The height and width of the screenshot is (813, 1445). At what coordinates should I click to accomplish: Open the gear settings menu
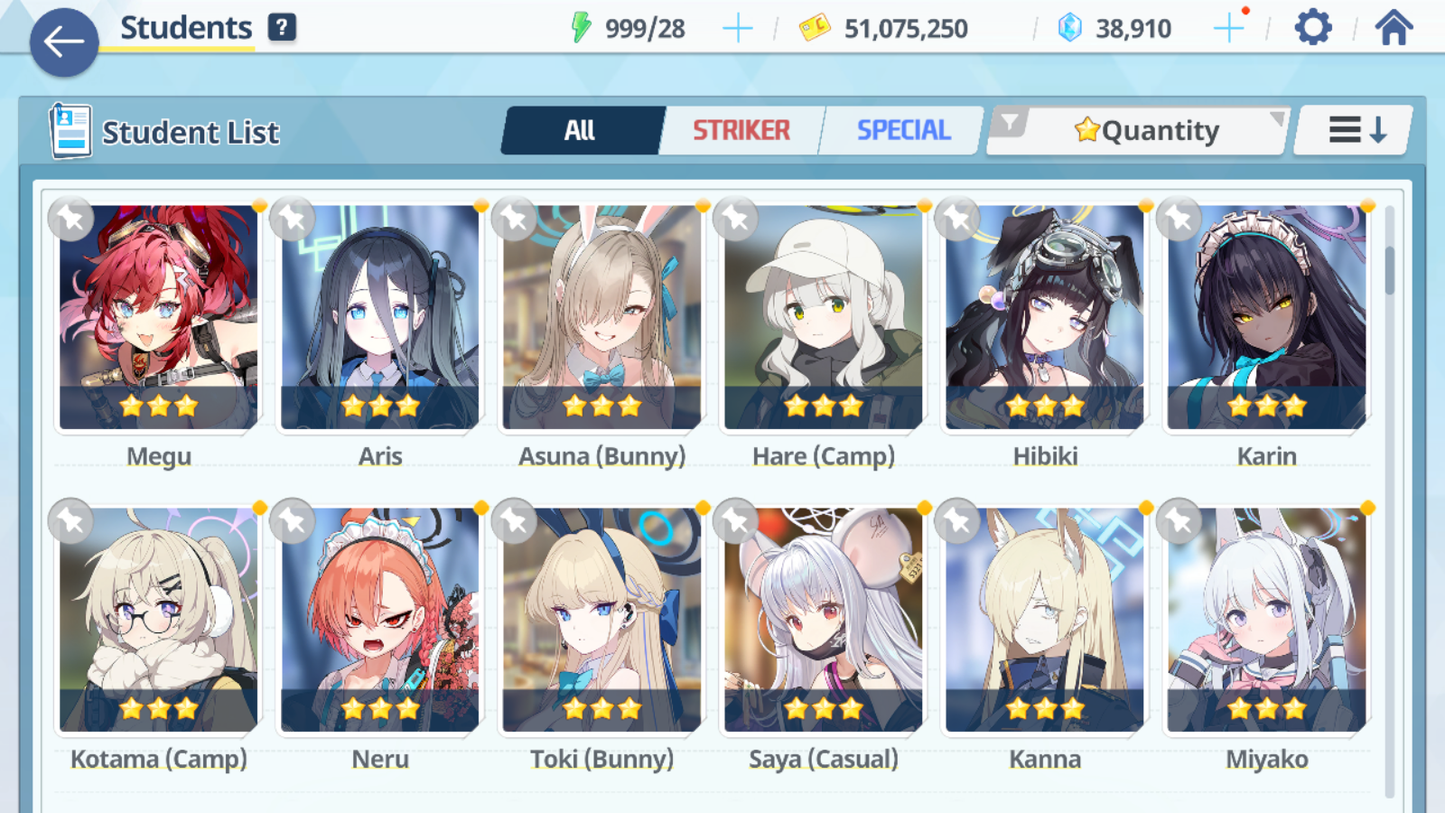(x=1312, y=28)
